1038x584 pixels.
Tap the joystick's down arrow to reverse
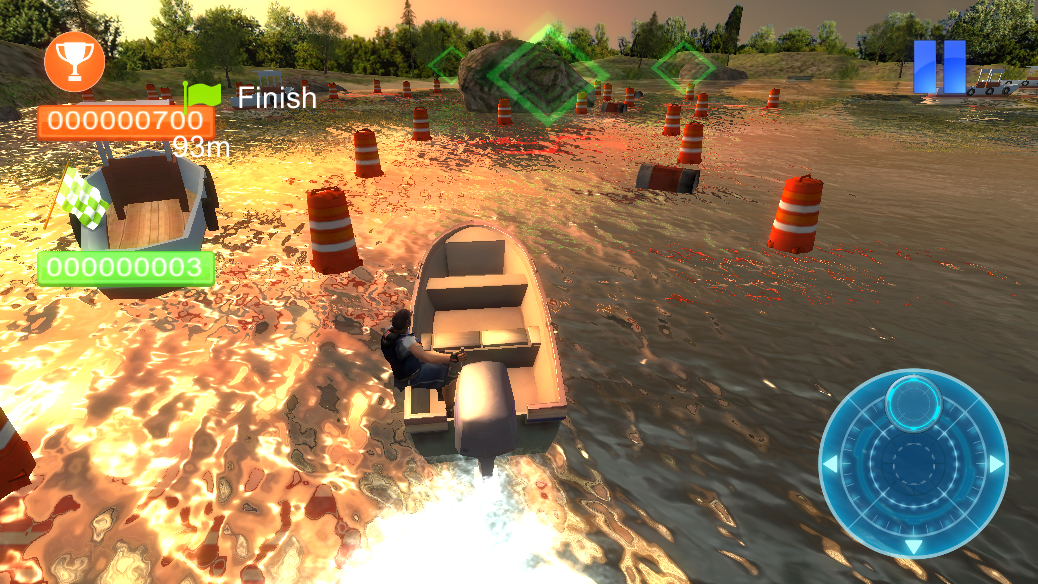913,546
